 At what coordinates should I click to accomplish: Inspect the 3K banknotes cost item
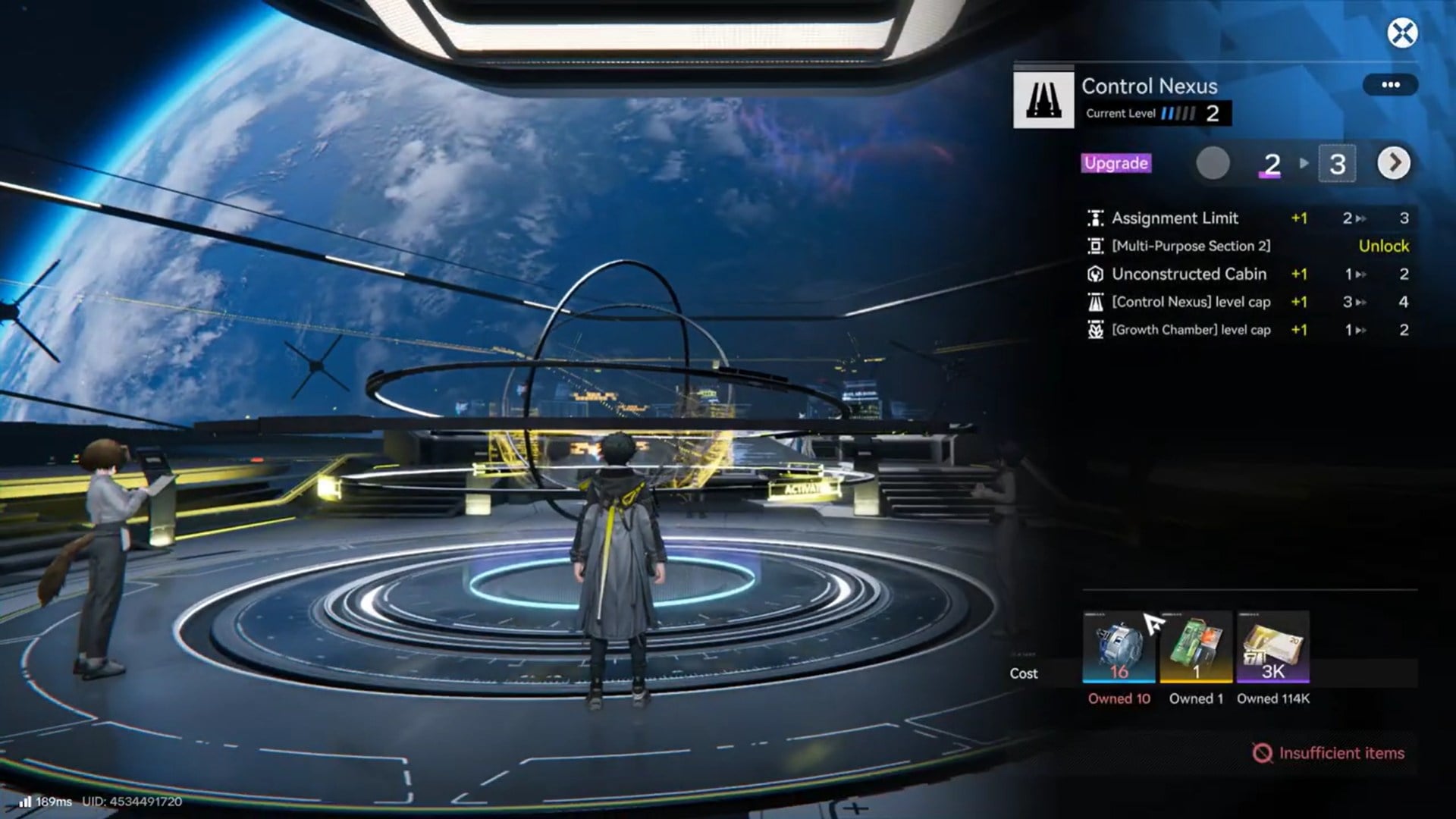coord(1273,647)
